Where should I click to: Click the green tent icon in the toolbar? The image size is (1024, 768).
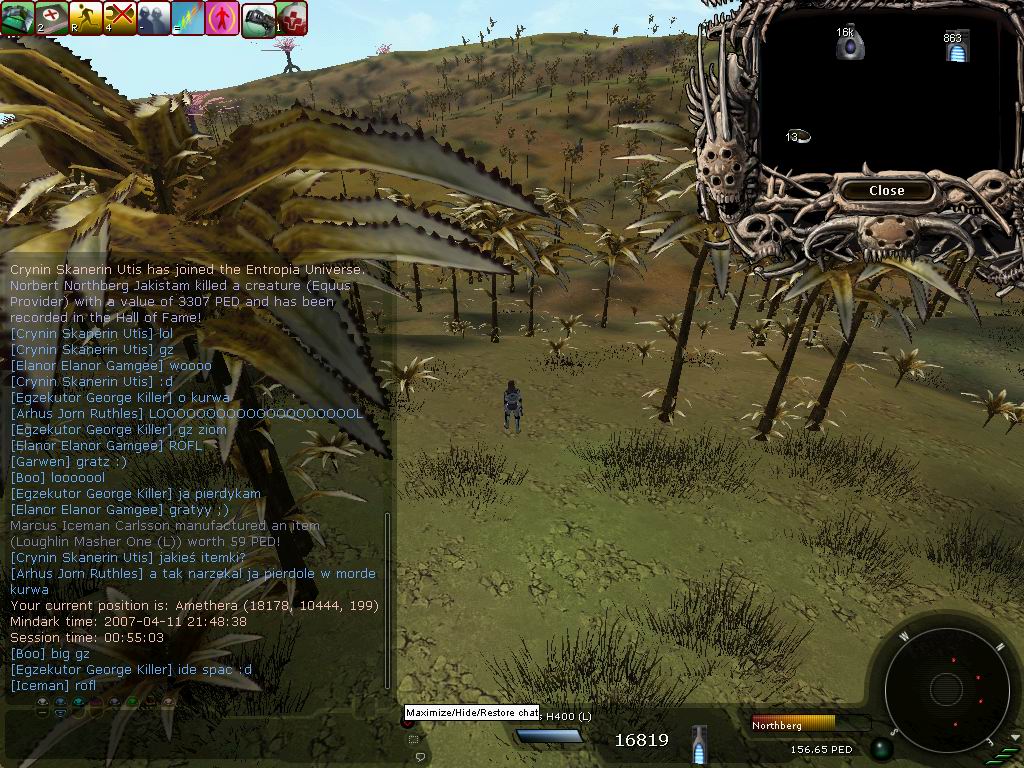click(18, 18)
